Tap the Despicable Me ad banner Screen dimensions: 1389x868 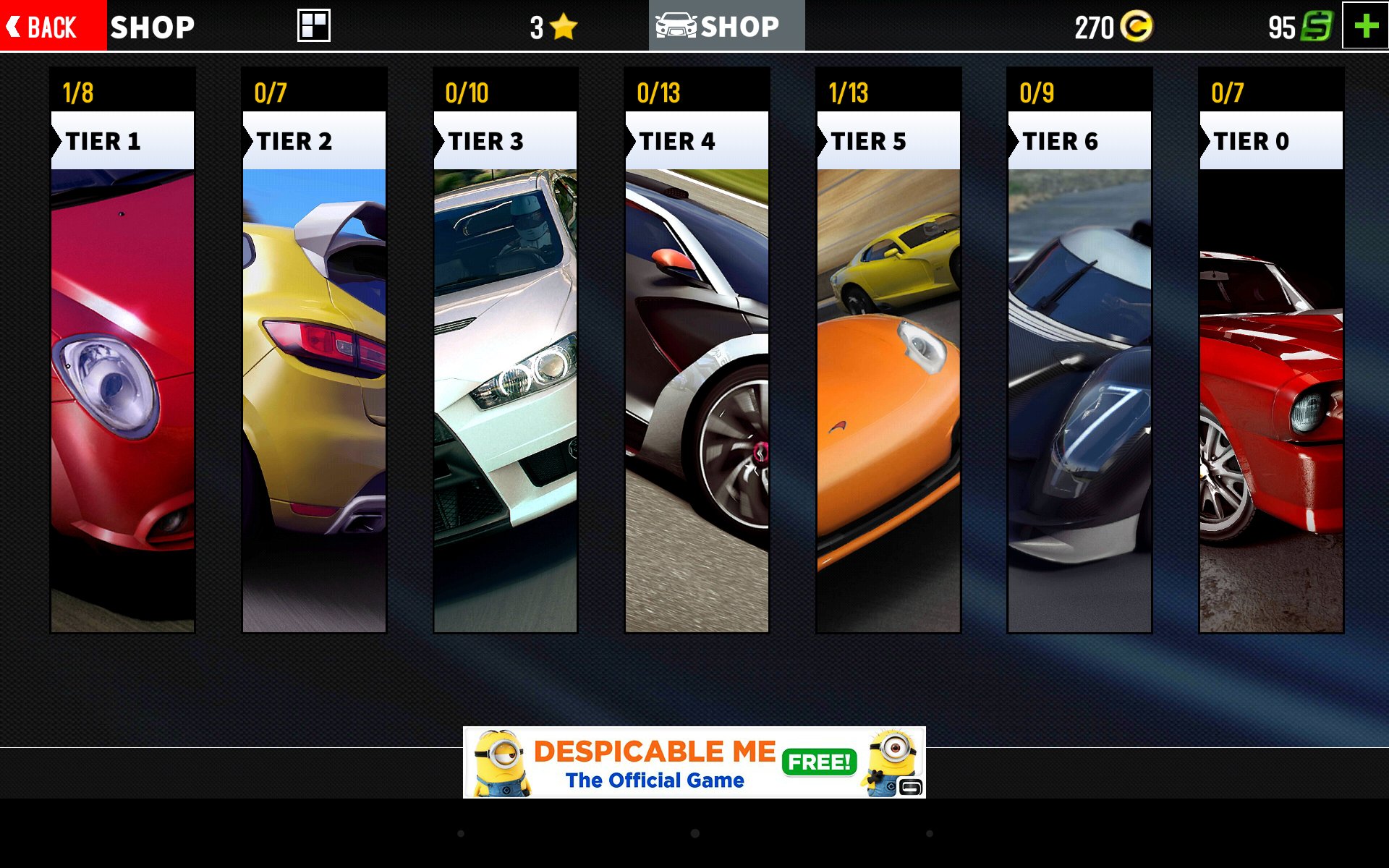(694, 762)
